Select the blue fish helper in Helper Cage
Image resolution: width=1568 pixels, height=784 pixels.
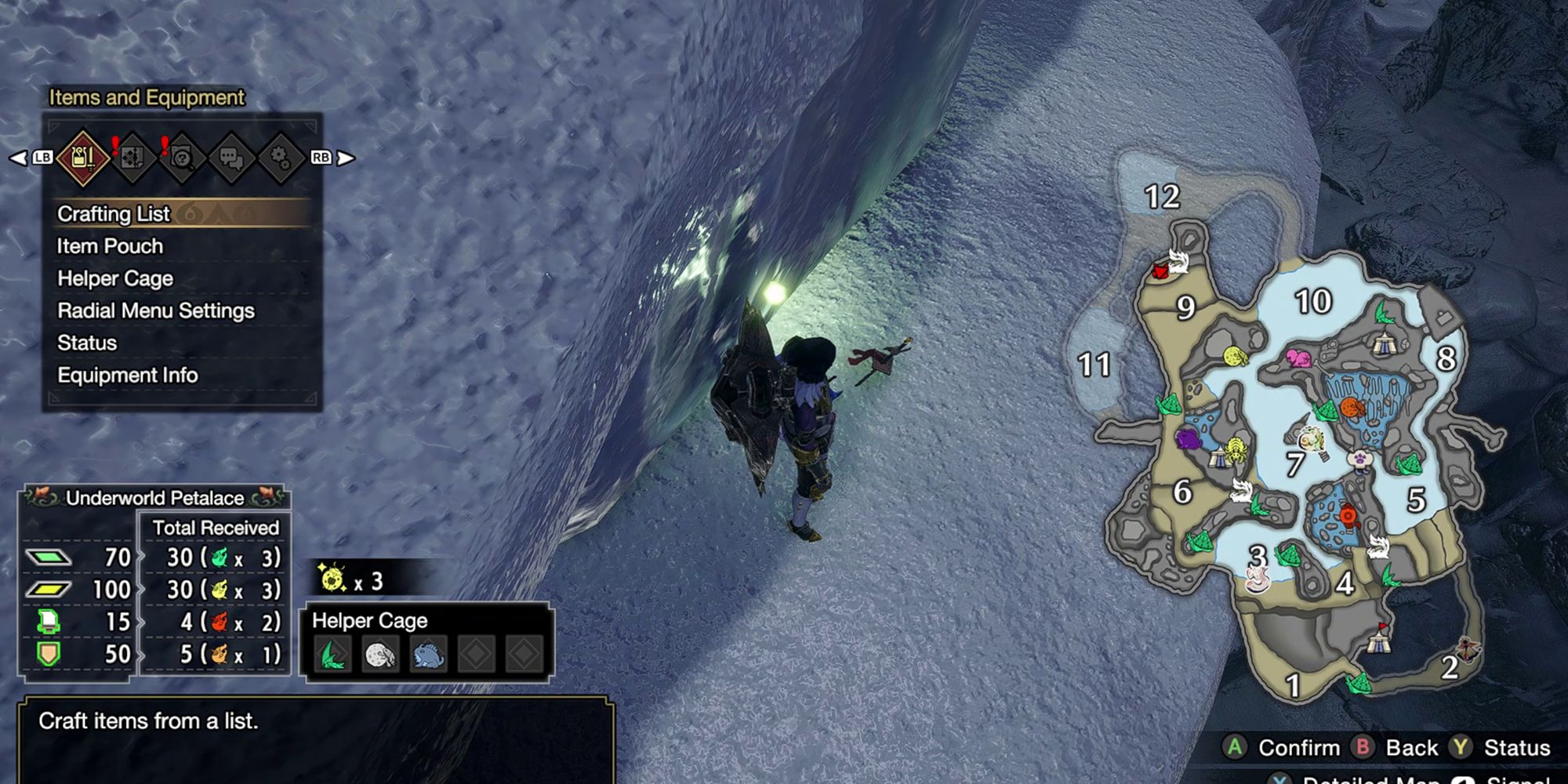coord(426,655)
